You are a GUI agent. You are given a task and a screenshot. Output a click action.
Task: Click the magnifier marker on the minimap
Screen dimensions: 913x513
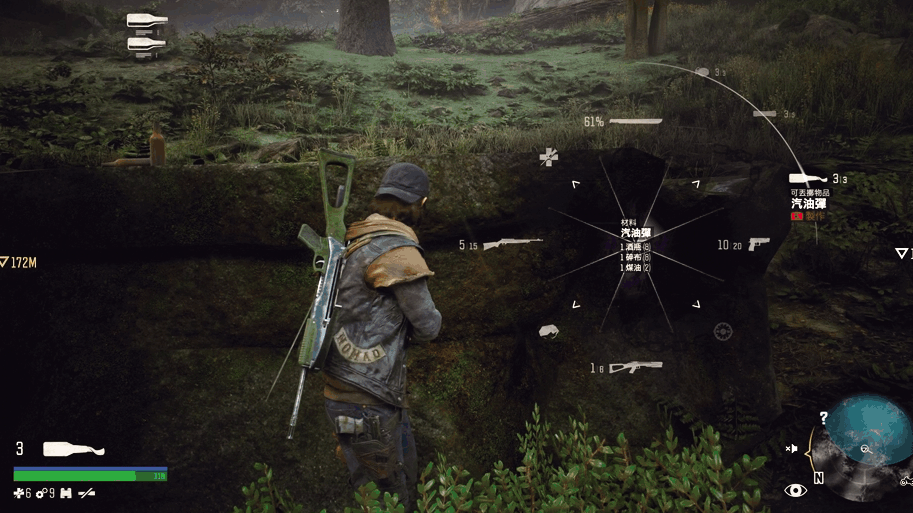(x=864, y=451)
